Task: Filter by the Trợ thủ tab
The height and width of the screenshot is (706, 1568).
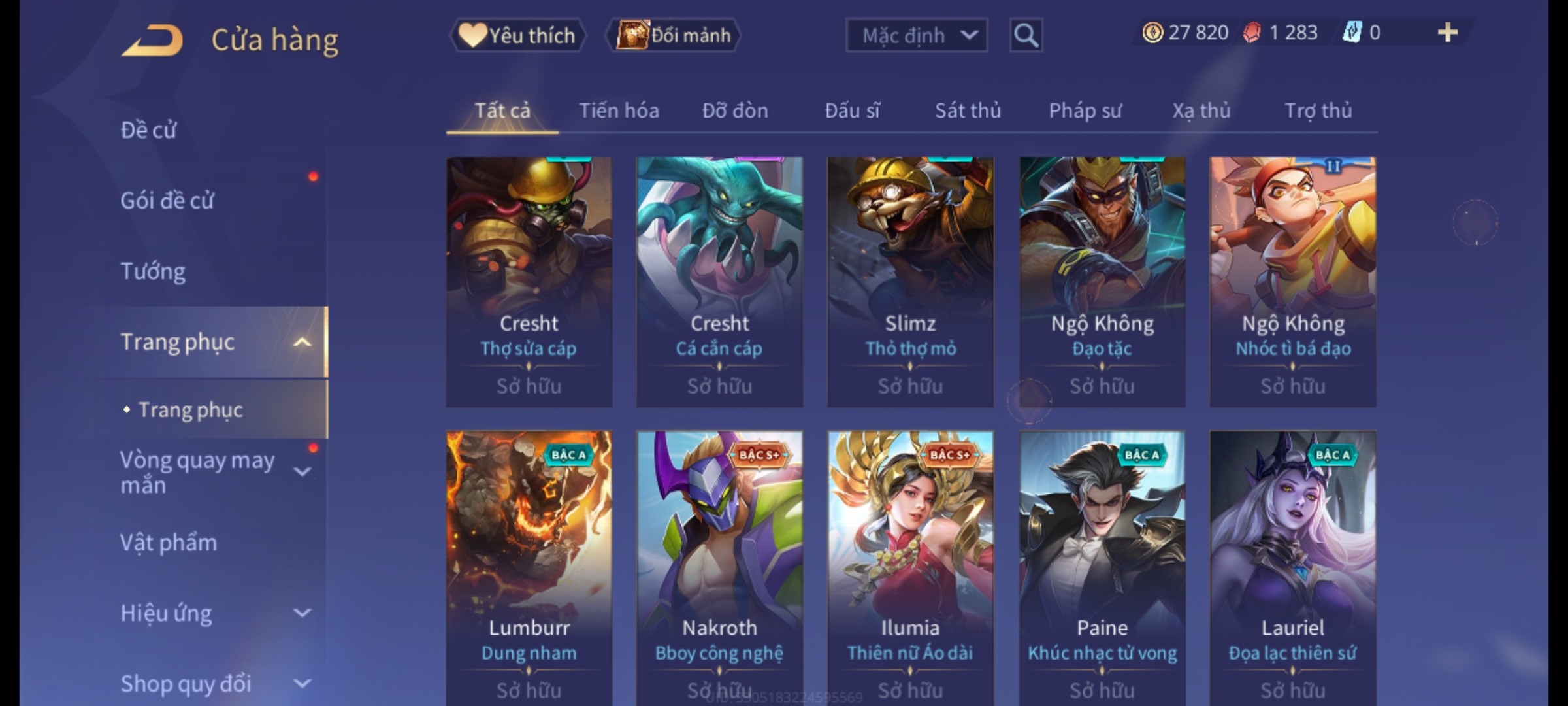Action: click(1318, 110)
